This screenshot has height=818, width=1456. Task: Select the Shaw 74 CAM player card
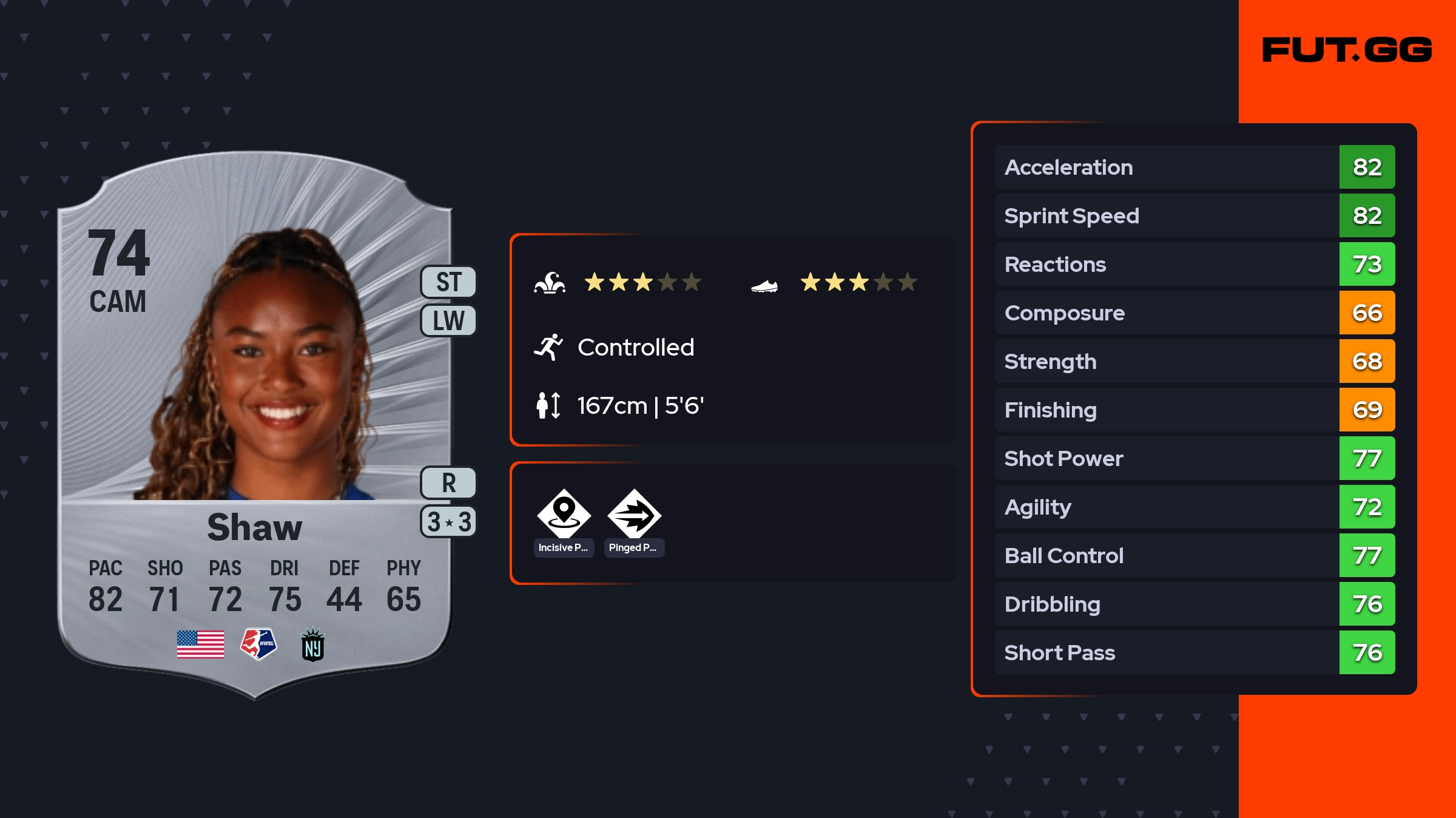[255, 425]
